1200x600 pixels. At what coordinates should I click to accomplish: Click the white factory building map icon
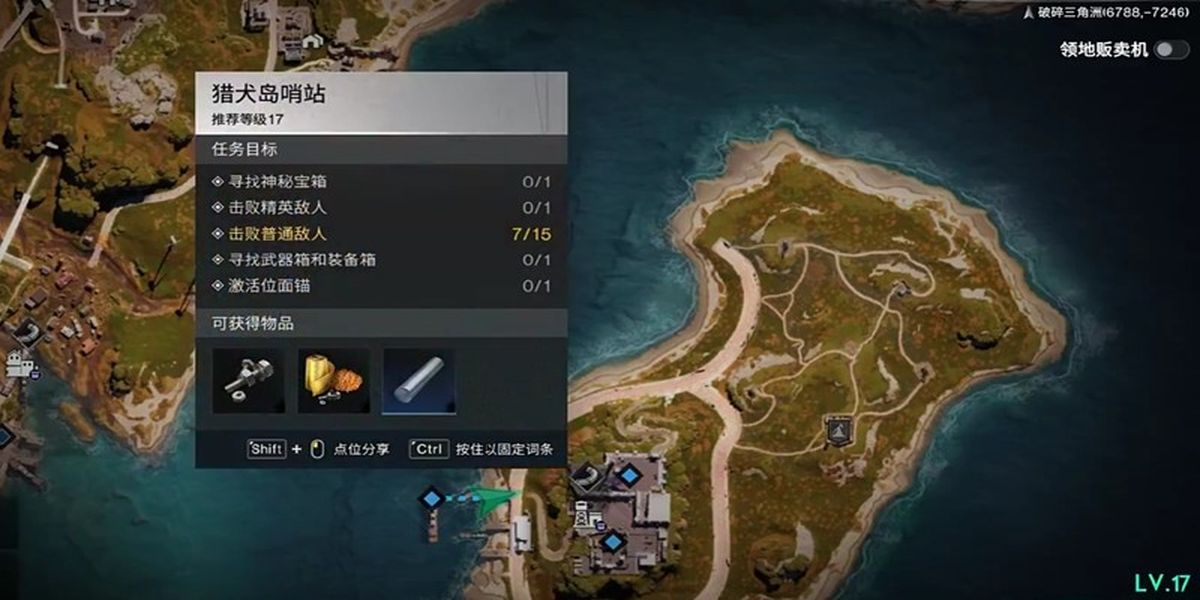point(20,364)
